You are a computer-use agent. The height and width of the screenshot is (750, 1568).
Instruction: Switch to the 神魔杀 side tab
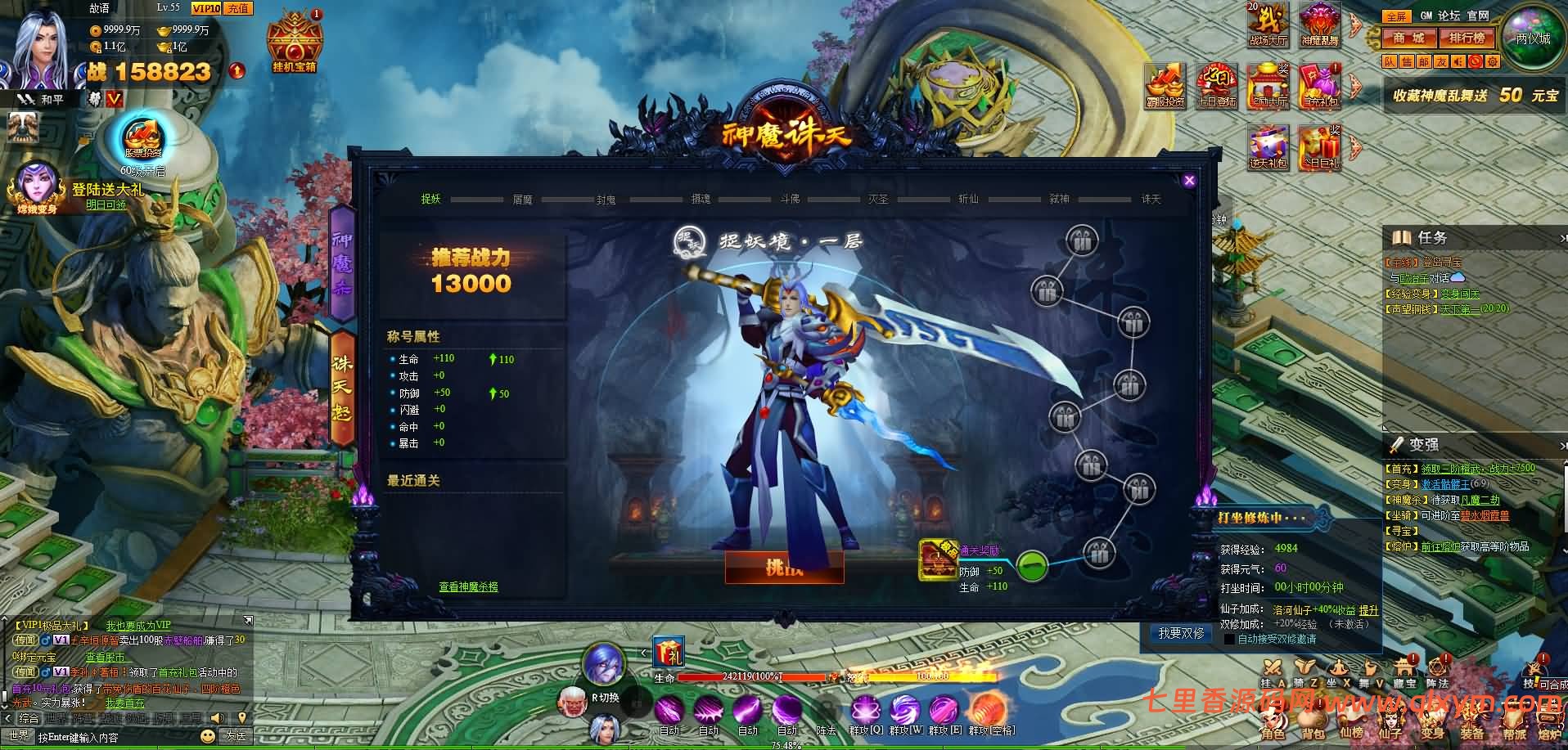click(341, 262)
